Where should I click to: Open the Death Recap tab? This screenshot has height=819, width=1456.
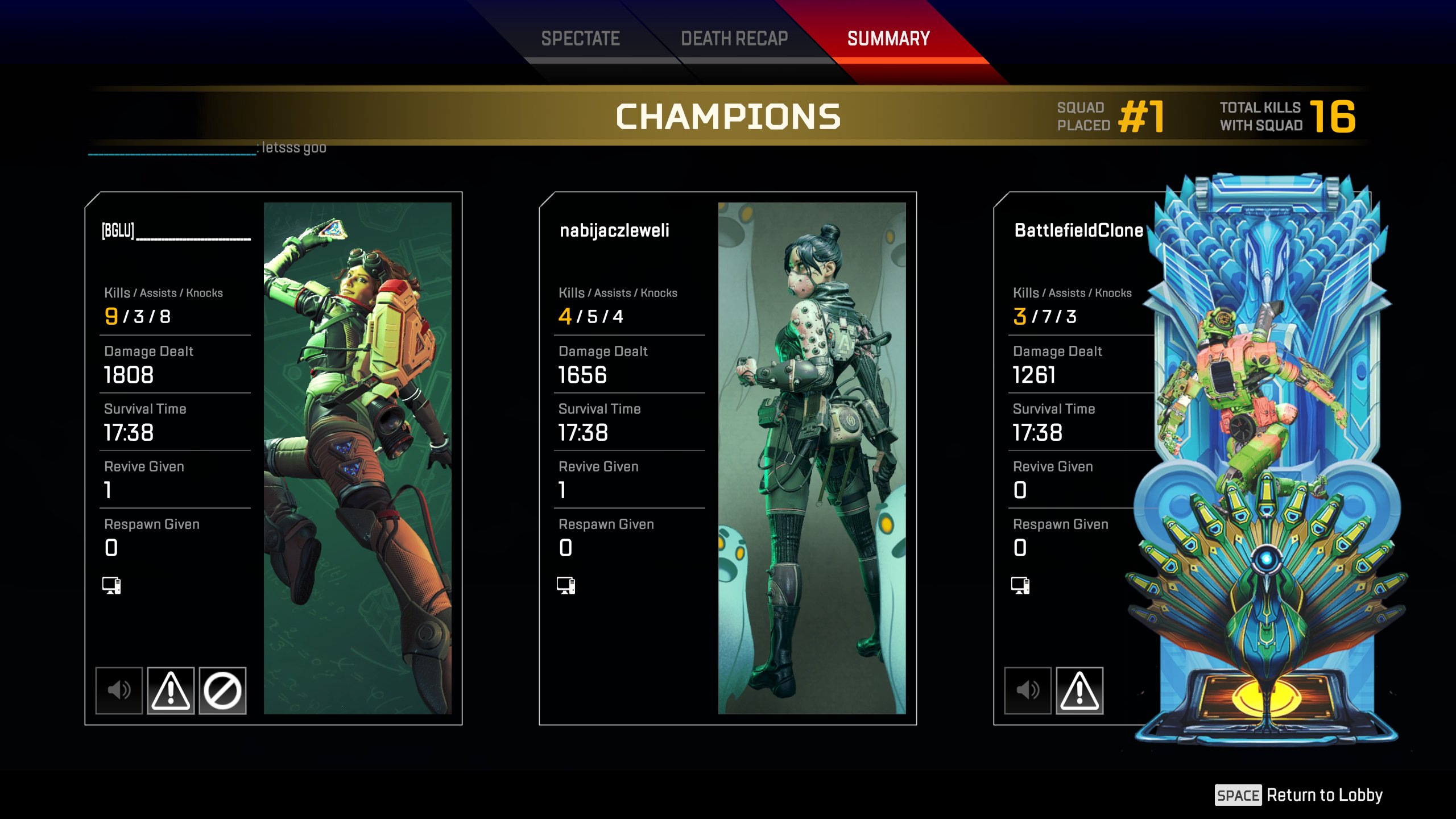click(734, 39)
